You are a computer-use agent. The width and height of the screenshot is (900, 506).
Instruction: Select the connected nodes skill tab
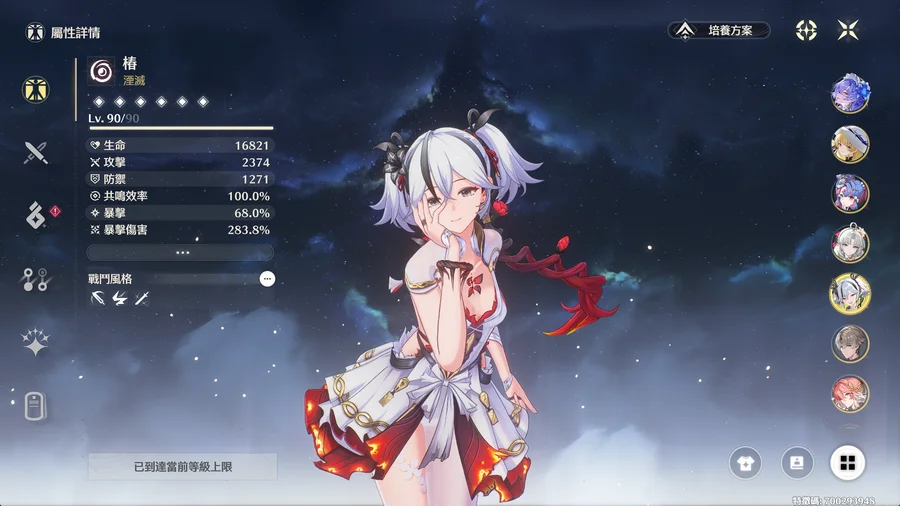pos(37,279)
